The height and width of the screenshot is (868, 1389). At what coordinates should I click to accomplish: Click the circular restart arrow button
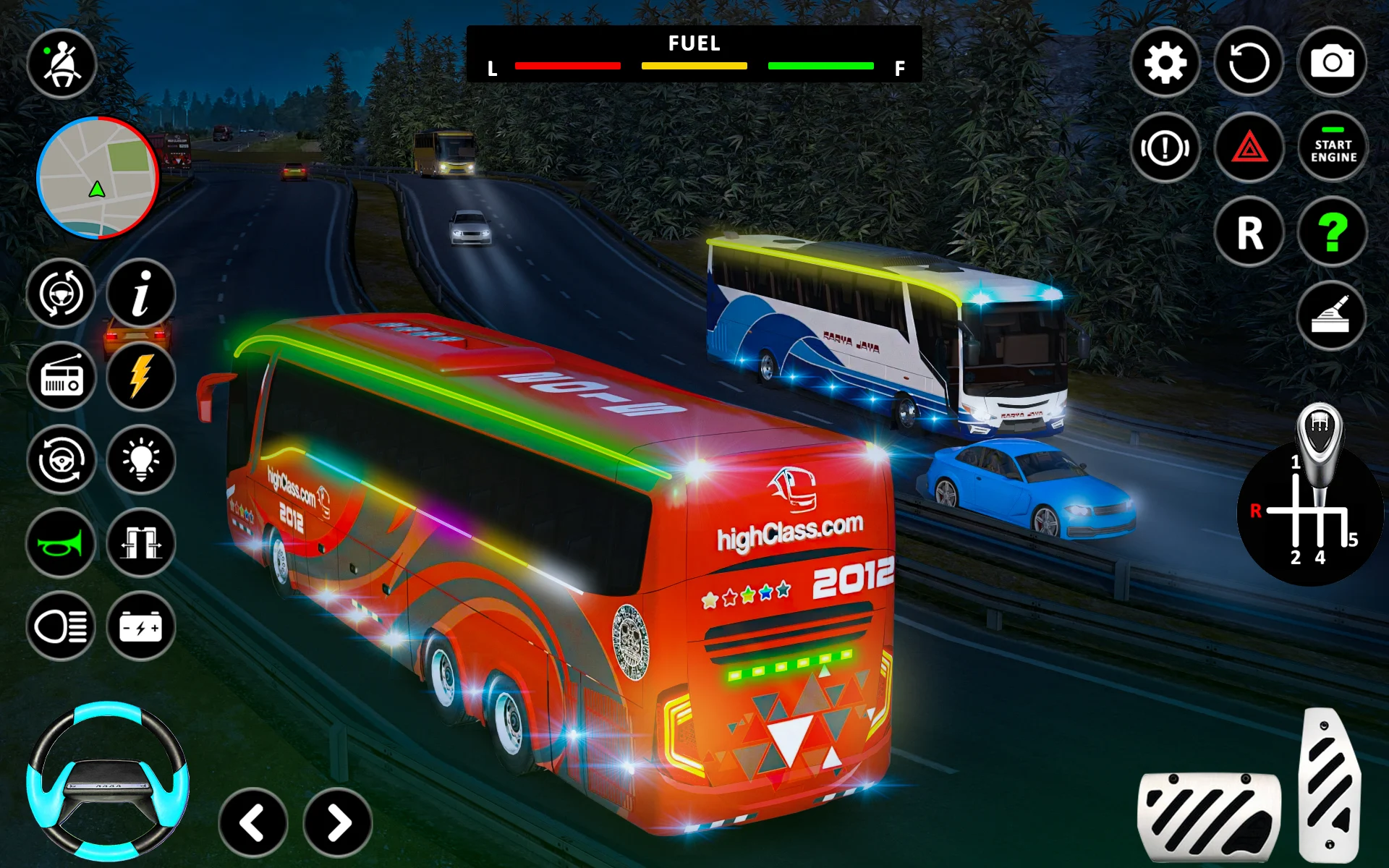(x=1249, y=63)
